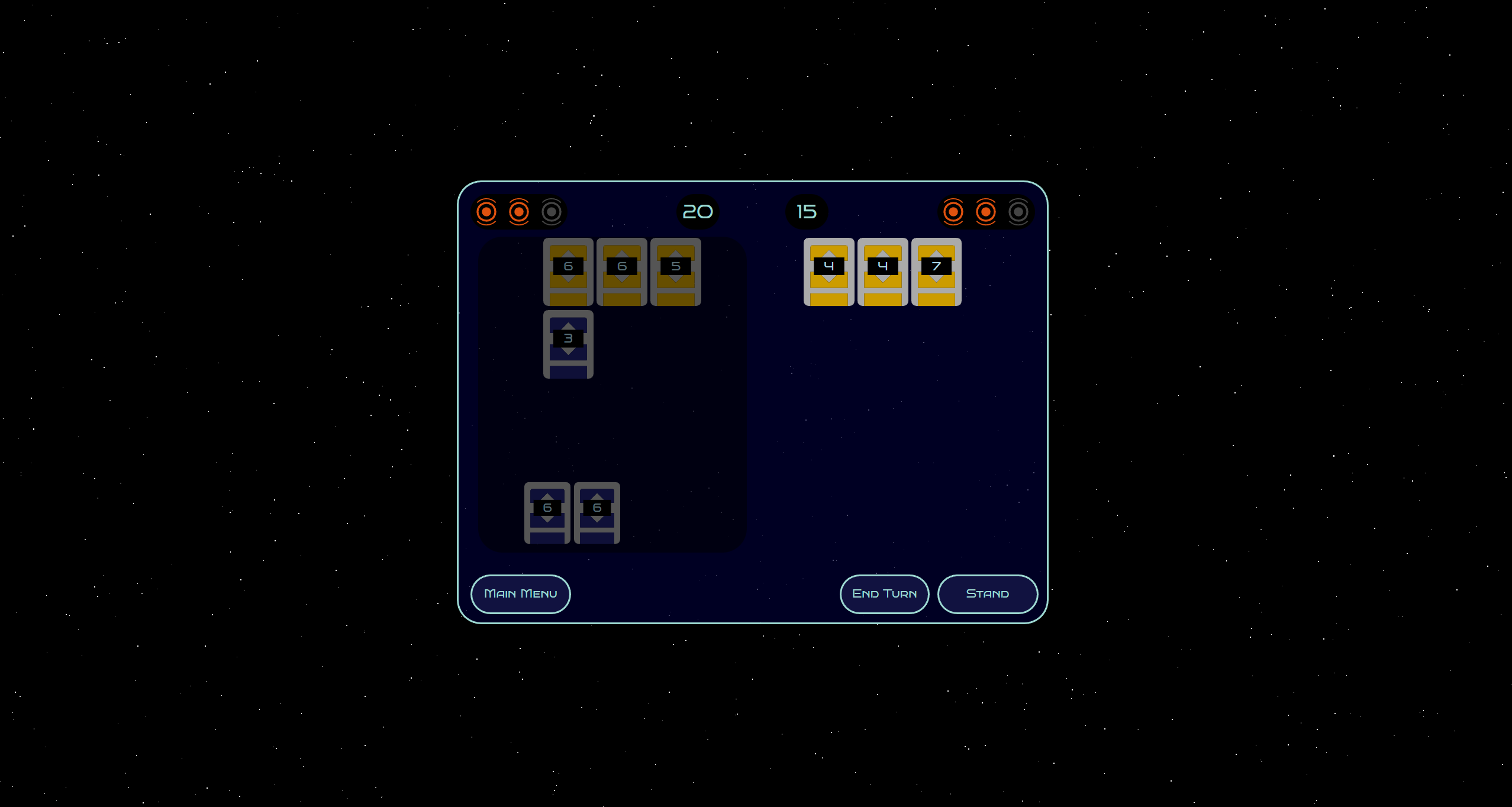The height and width of the screenshot is (807, 1512).
Task: Toggle the grey unlit round light on the left side
Action: tap(552, 211)
